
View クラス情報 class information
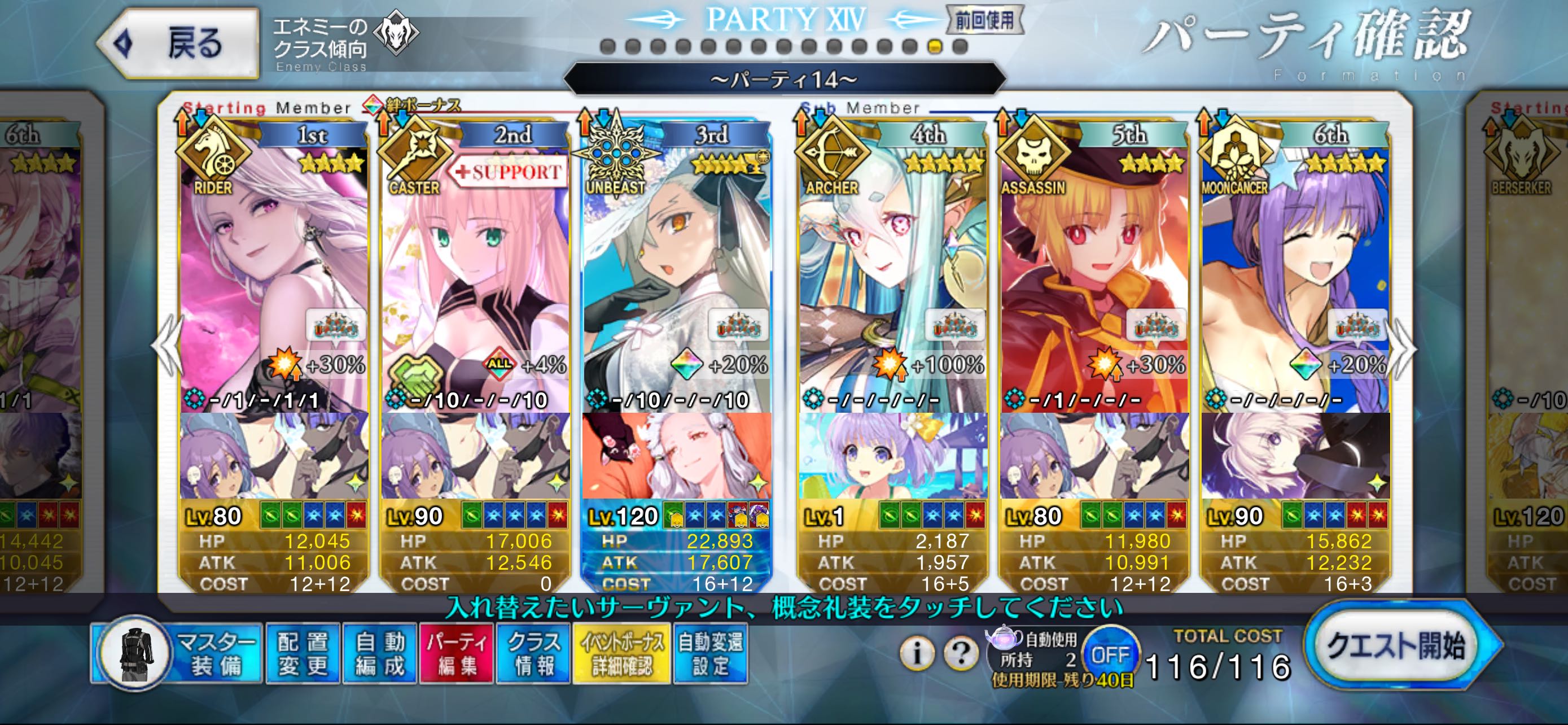(534, 654)
